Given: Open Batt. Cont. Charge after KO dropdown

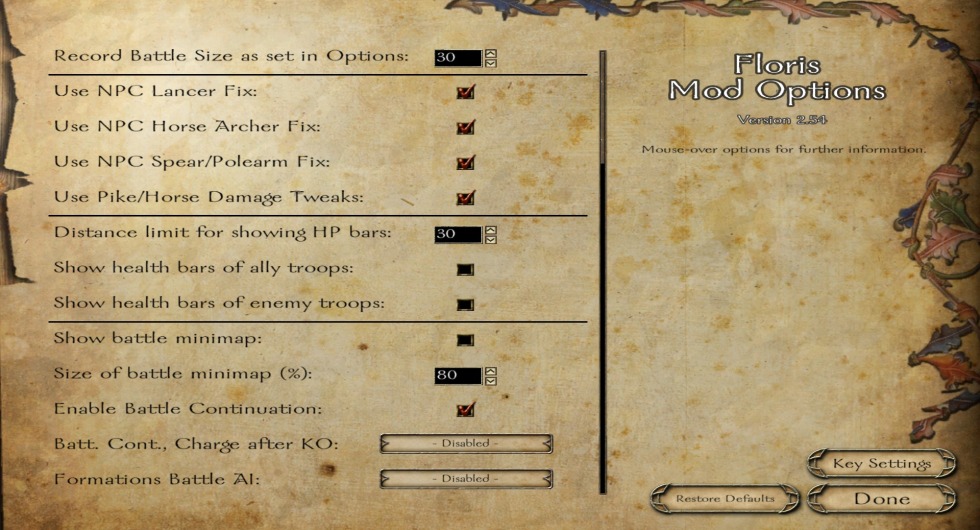Looking at the screenshot, I should point(466,443).
